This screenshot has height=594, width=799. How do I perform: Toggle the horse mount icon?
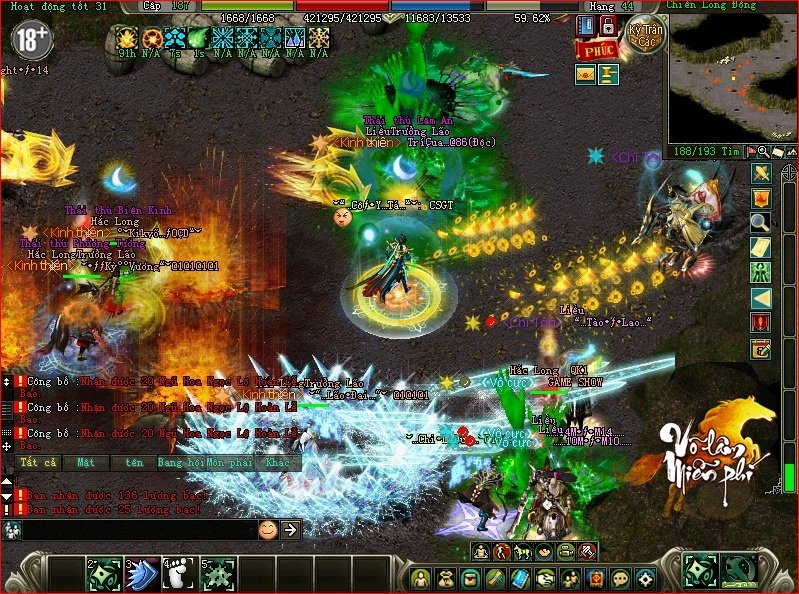pyautogui.click(x=523, y=551)
